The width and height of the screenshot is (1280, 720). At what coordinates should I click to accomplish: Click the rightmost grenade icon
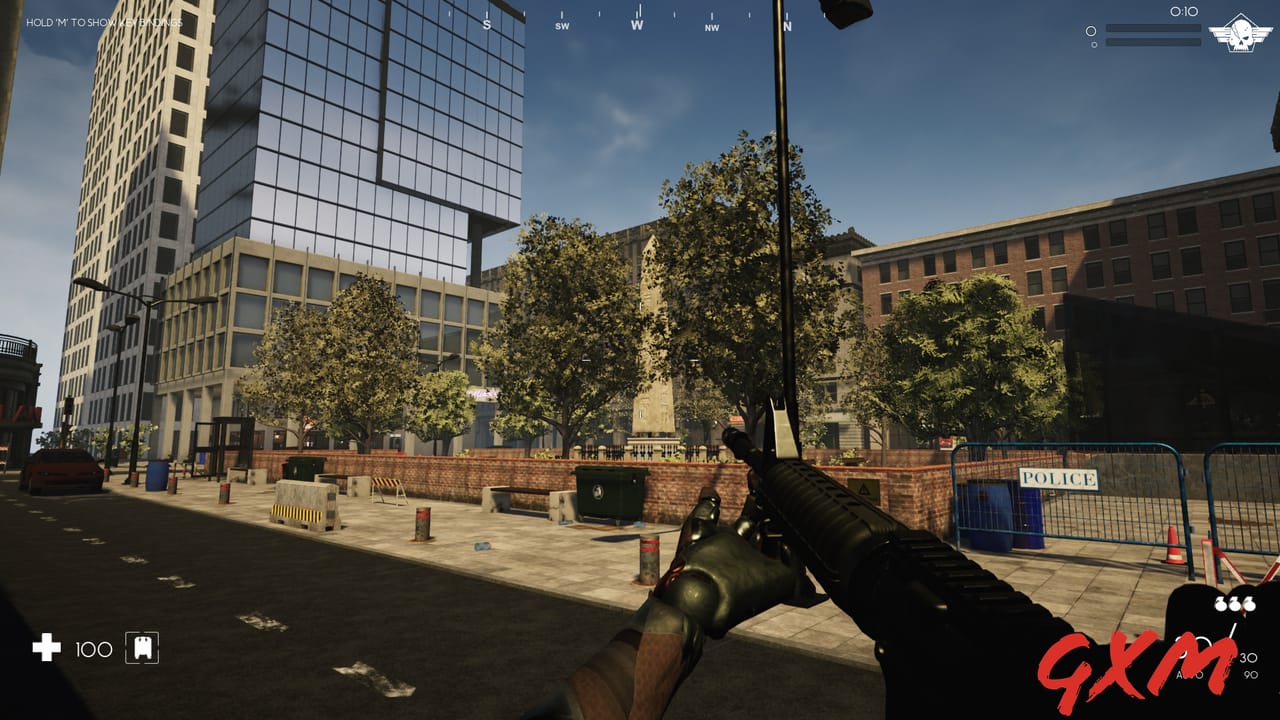(1251, 603)
